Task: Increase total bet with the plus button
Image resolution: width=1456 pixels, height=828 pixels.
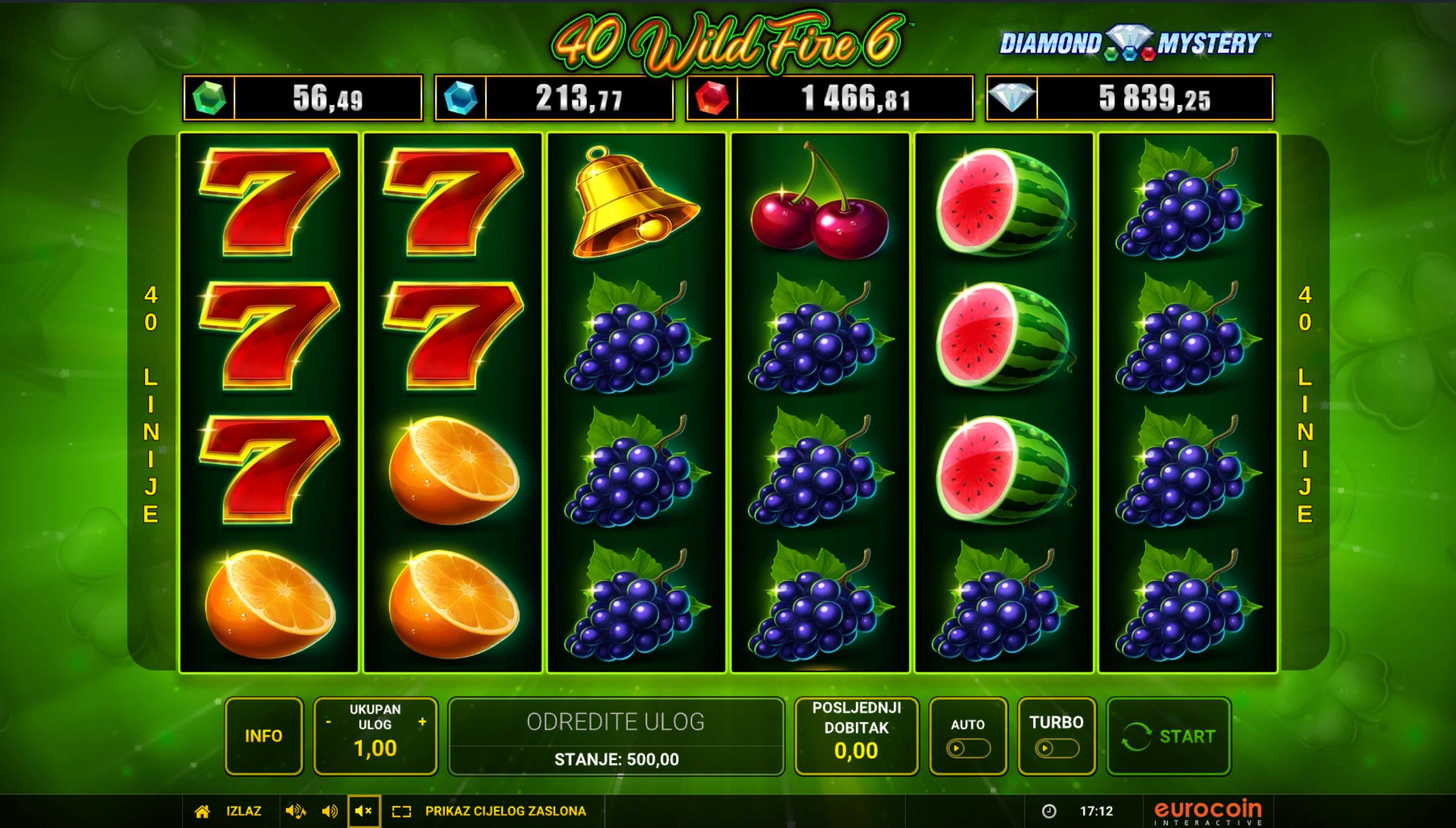Action: (x=422, y=721)
